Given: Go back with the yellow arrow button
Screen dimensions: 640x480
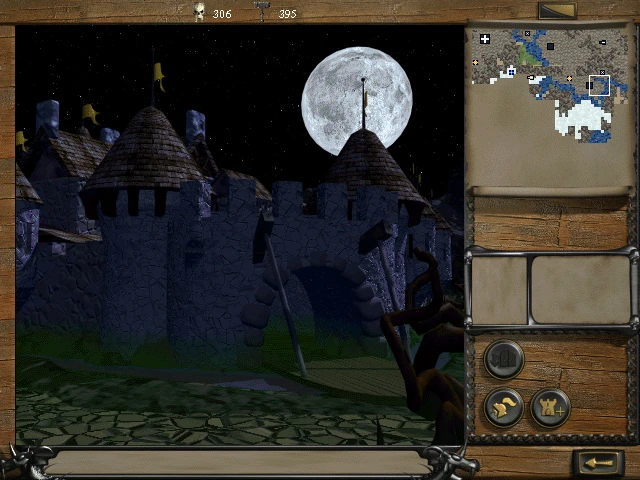Looking at the screenshot, I should point(598,463).
